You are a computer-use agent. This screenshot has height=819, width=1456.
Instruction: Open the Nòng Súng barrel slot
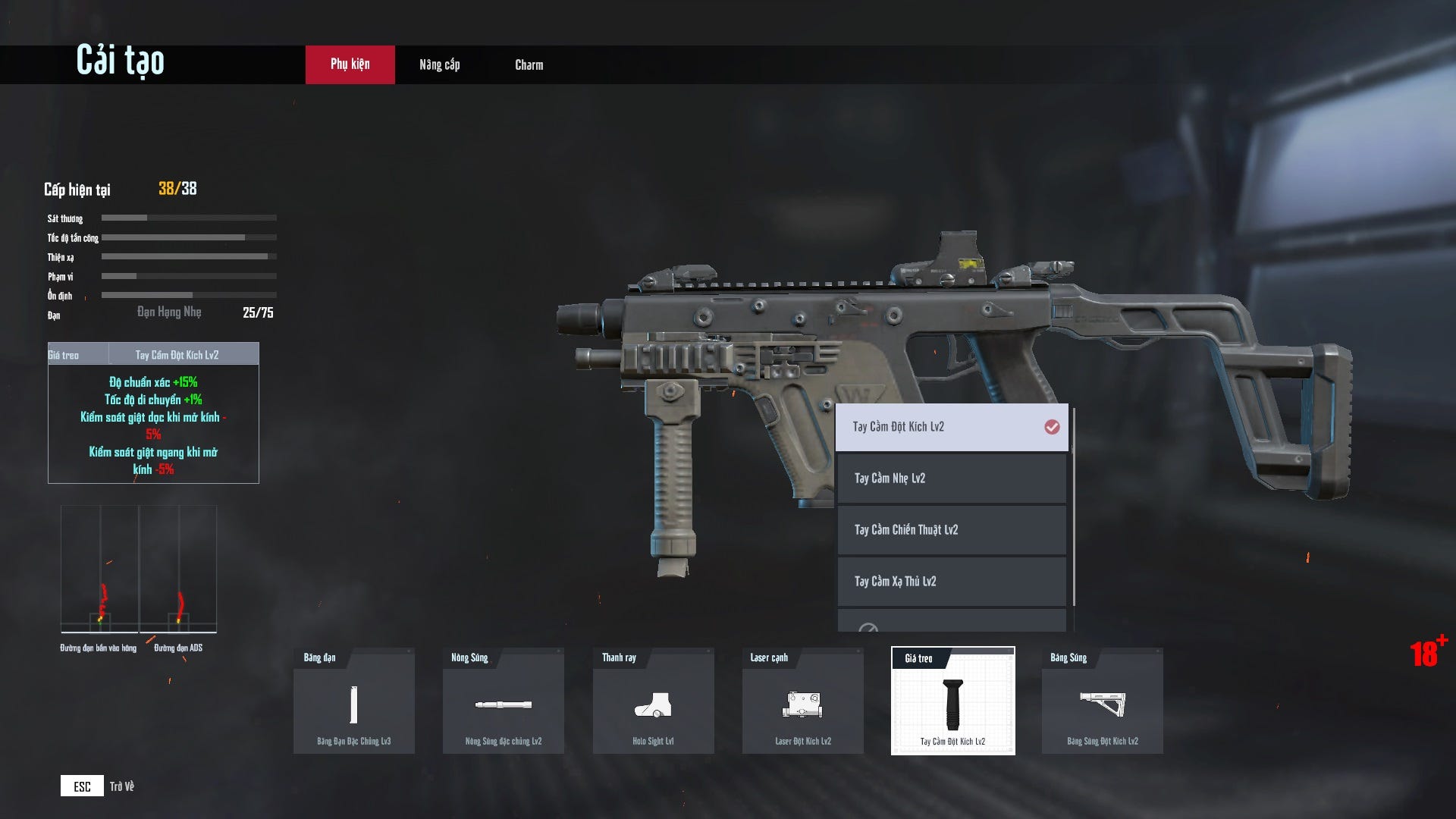503,701
